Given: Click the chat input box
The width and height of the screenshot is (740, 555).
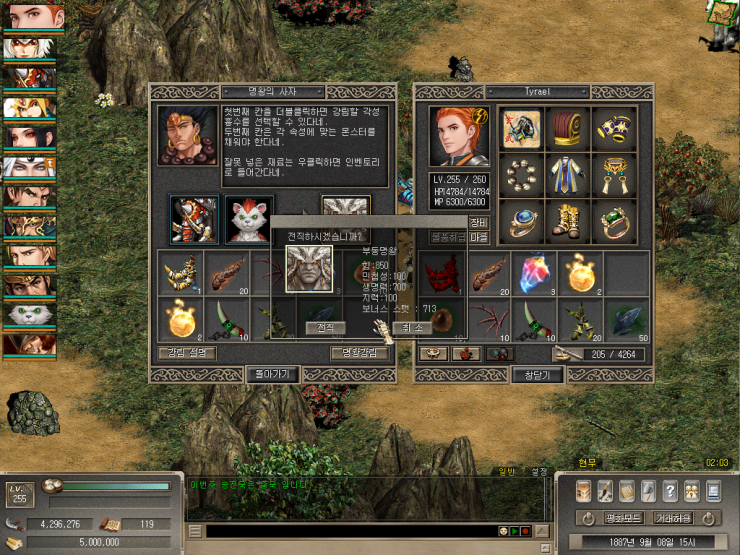Looking at the screenshot, I should click(x=350, y=530).
